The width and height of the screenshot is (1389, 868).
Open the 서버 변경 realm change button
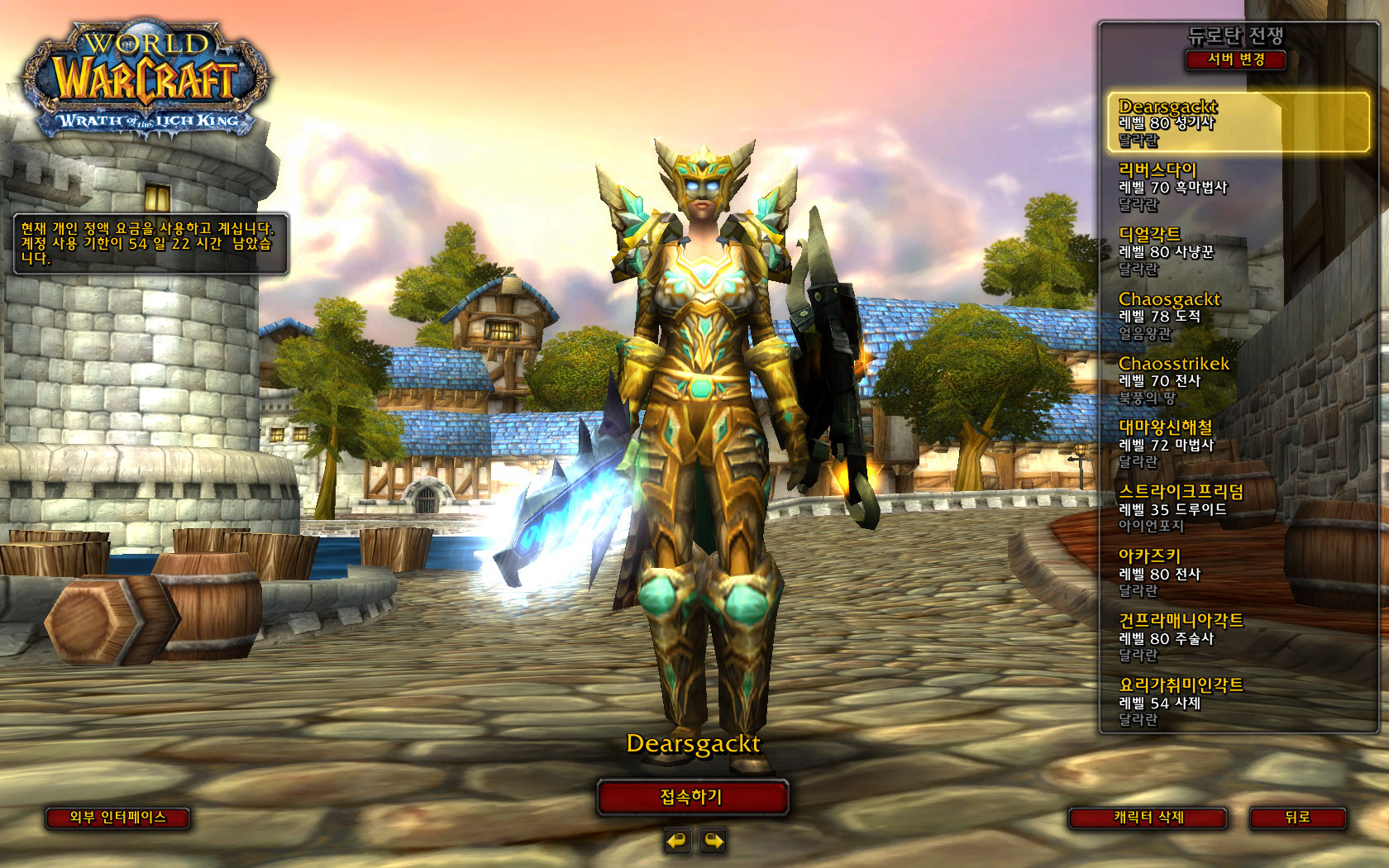(x=1236, y=60)
